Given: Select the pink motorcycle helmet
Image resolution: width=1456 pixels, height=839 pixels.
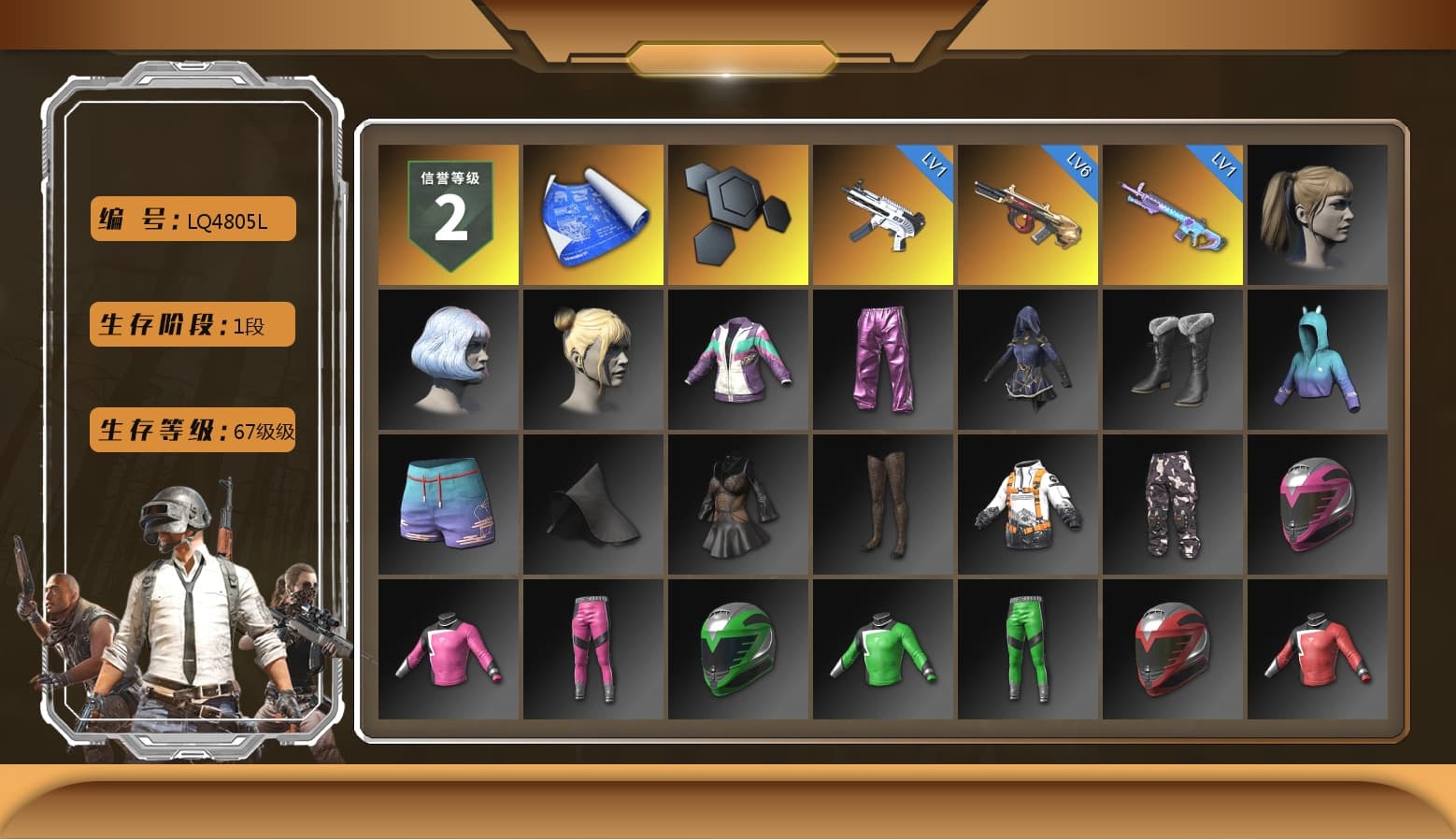Looking at the screenshot, I should coord(1318,505).
